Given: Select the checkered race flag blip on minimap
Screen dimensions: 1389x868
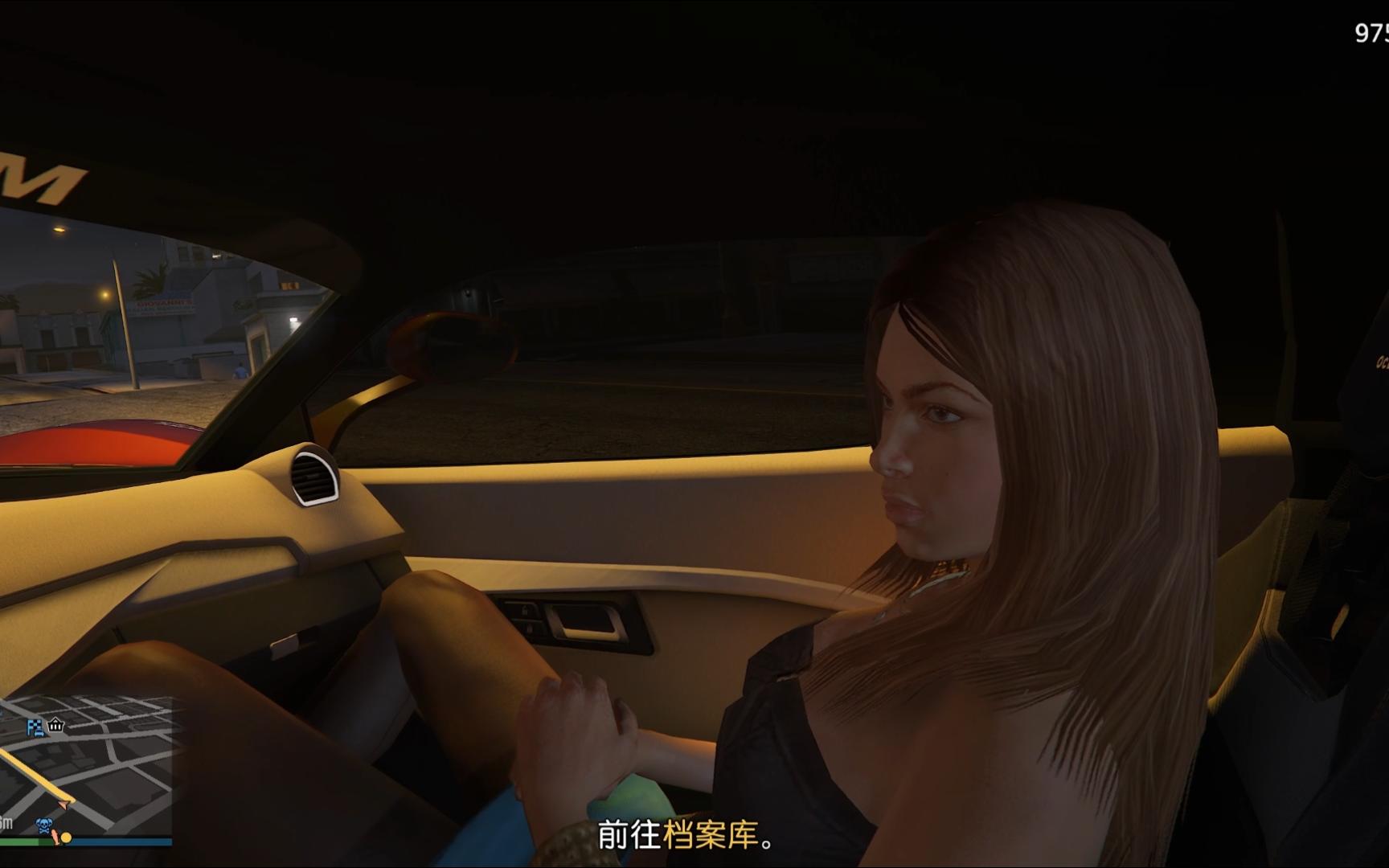Looking at the screenshot, I should [35, 728].
